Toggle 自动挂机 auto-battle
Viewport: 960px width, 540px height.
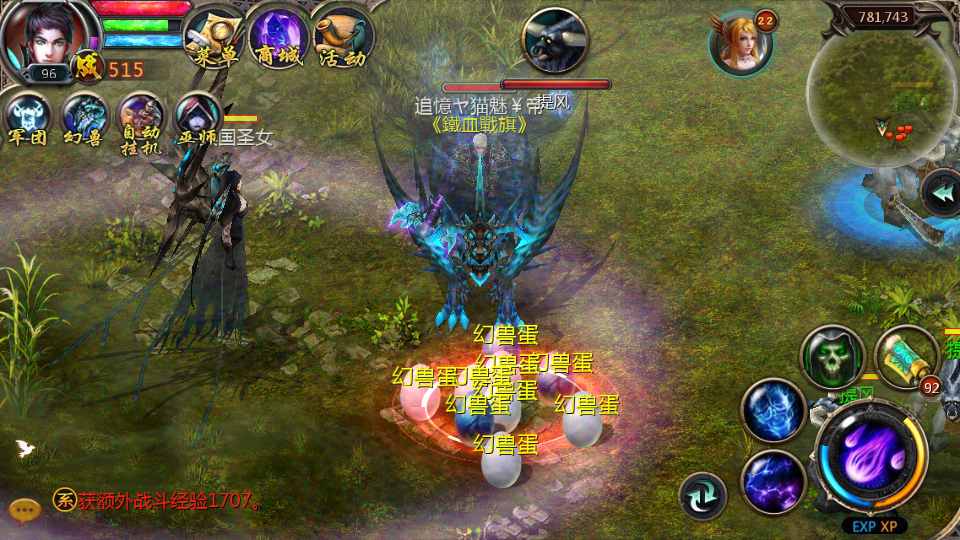pos(141,122)
